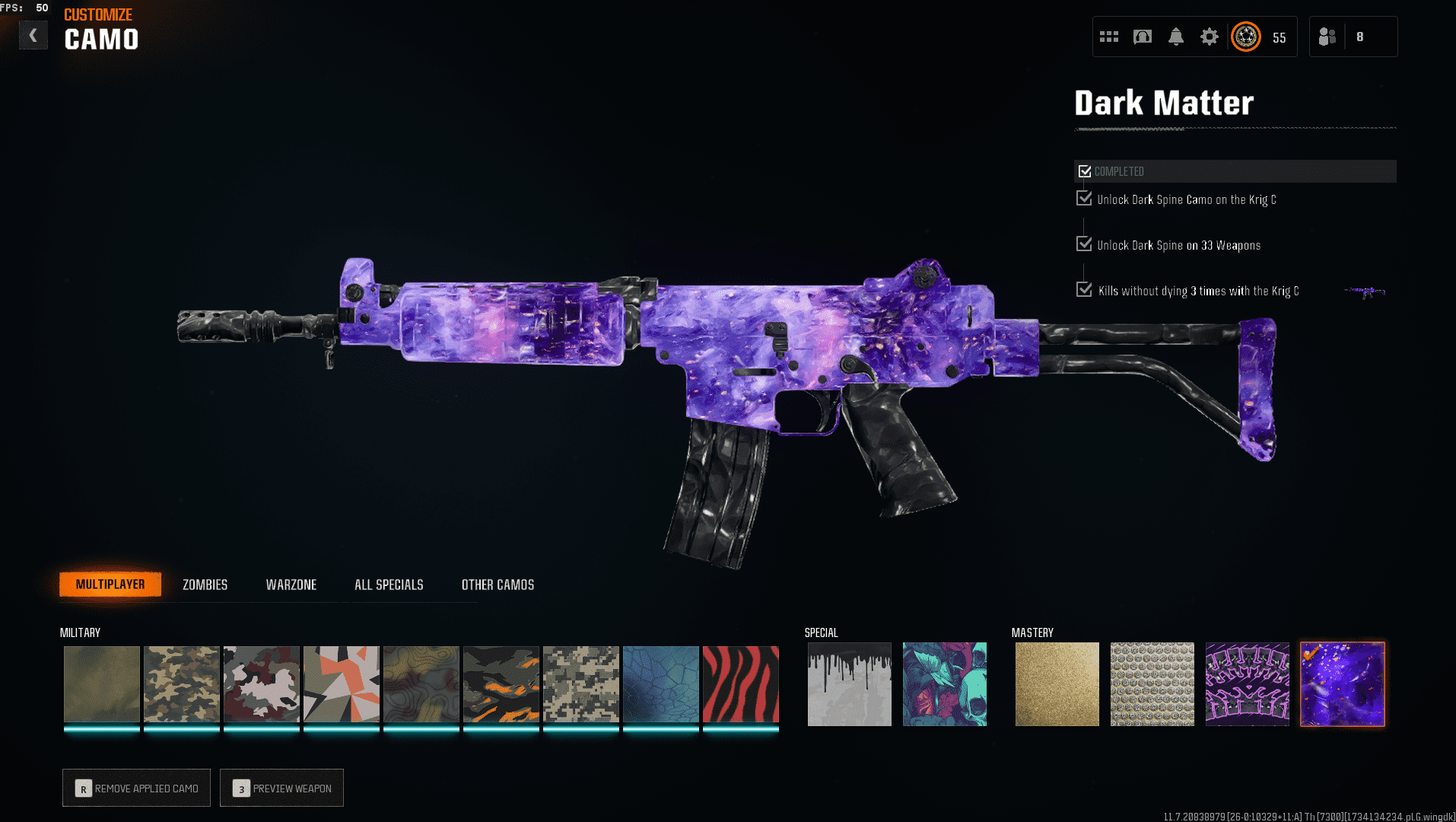Choose the diamond mastery camo
The height and width of the screenshot is (822, 1456).
tap(1152, 684)
